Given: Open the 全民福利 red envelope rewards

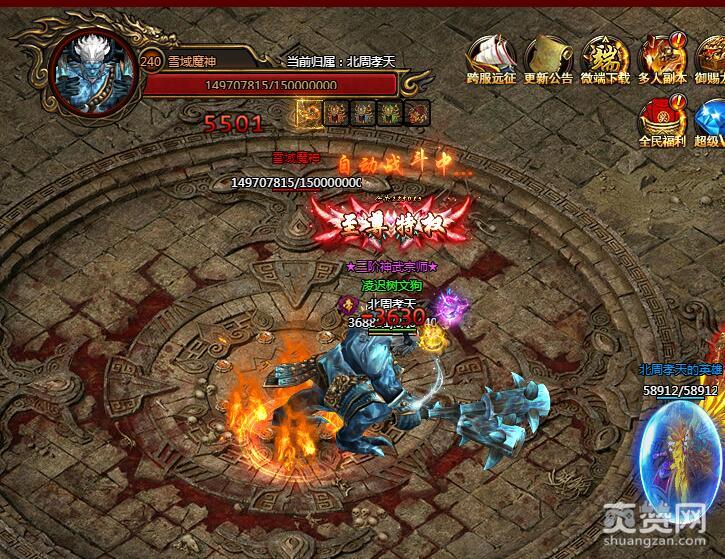Looking at the screenshot, I should tap(662, 118).
